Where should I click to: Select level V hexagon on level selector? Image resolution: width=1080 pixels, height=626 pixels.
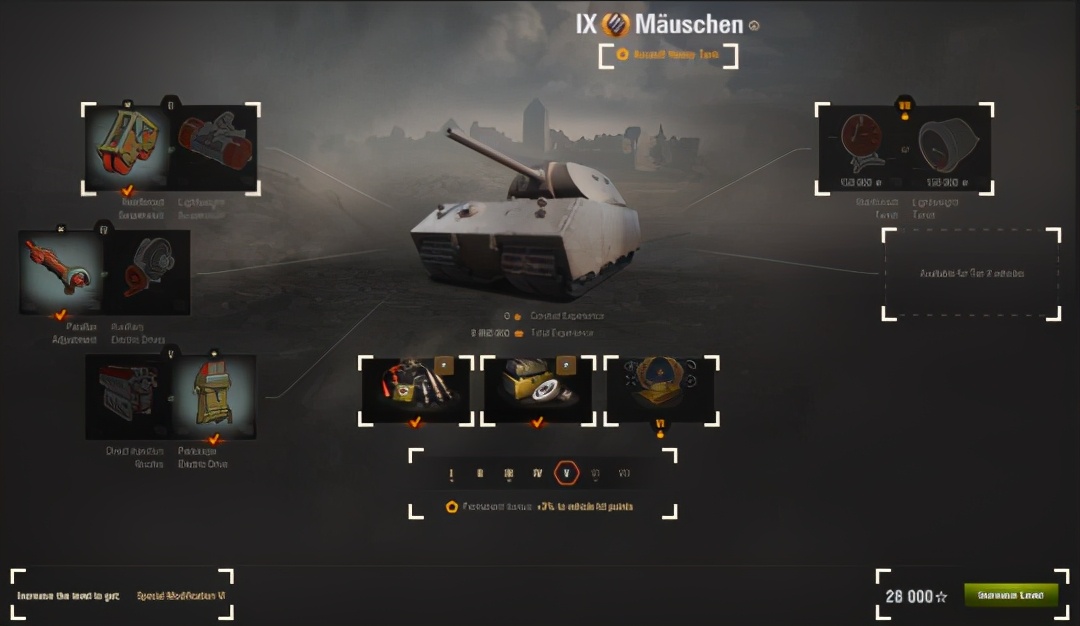point(567,474)
